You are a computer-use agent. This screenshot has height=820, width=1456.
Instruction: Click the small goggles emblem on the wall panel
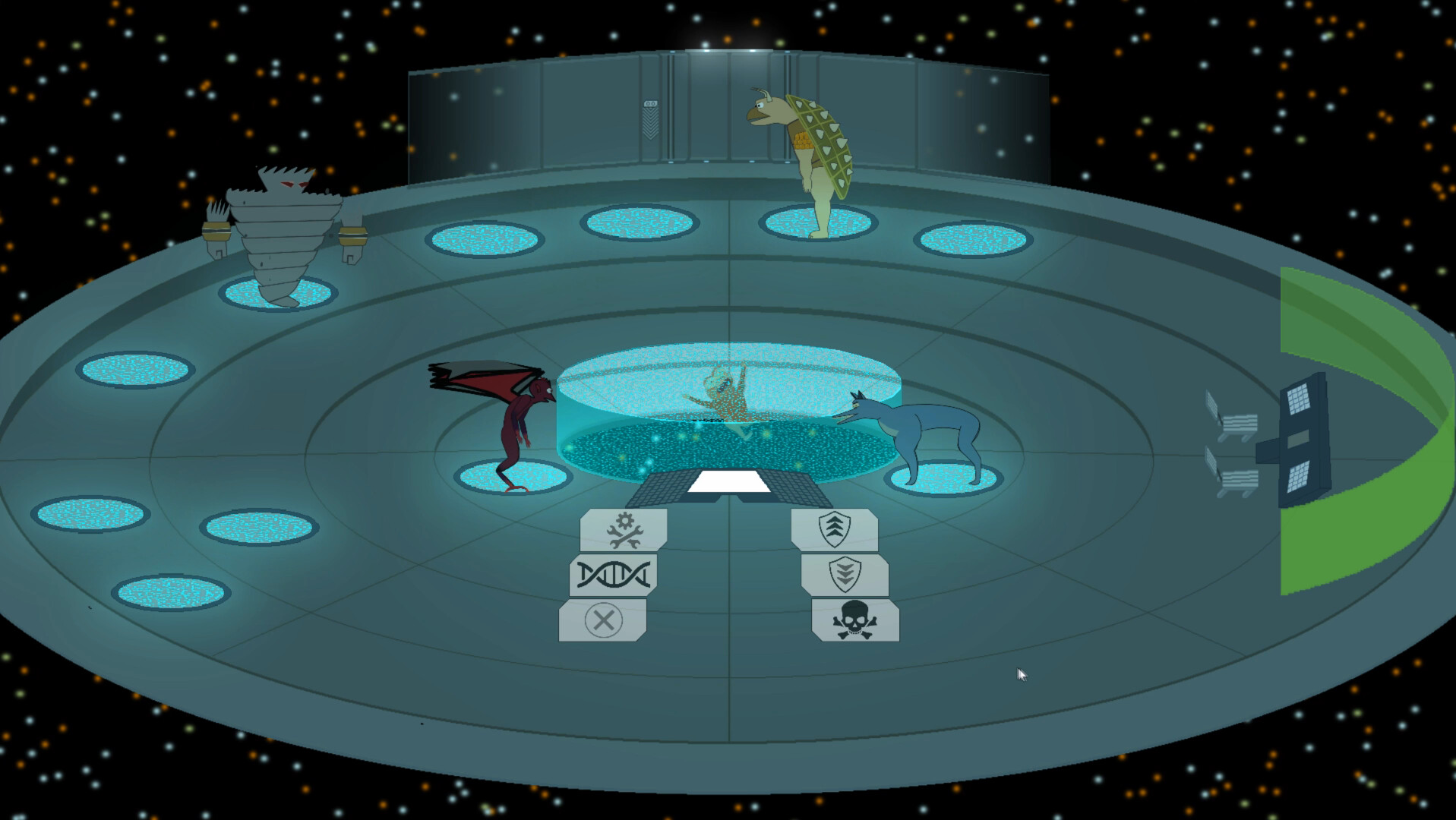click(650, 102)
